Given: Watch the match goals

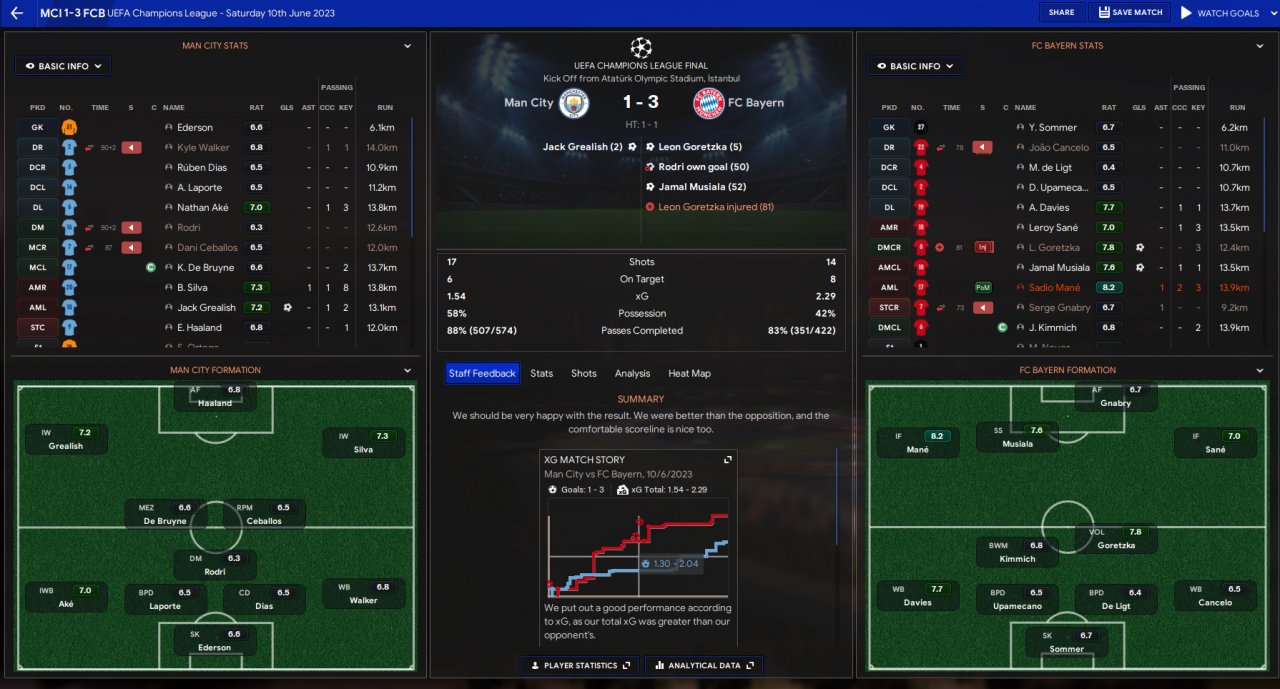Looking at the screenshot, I should pos(1219,13).
